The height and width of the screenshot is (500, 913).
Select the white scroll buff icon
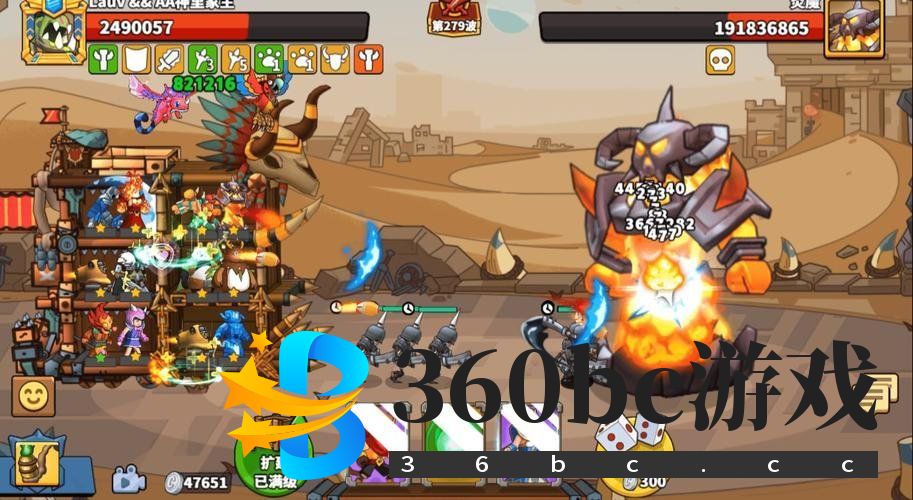135,60
